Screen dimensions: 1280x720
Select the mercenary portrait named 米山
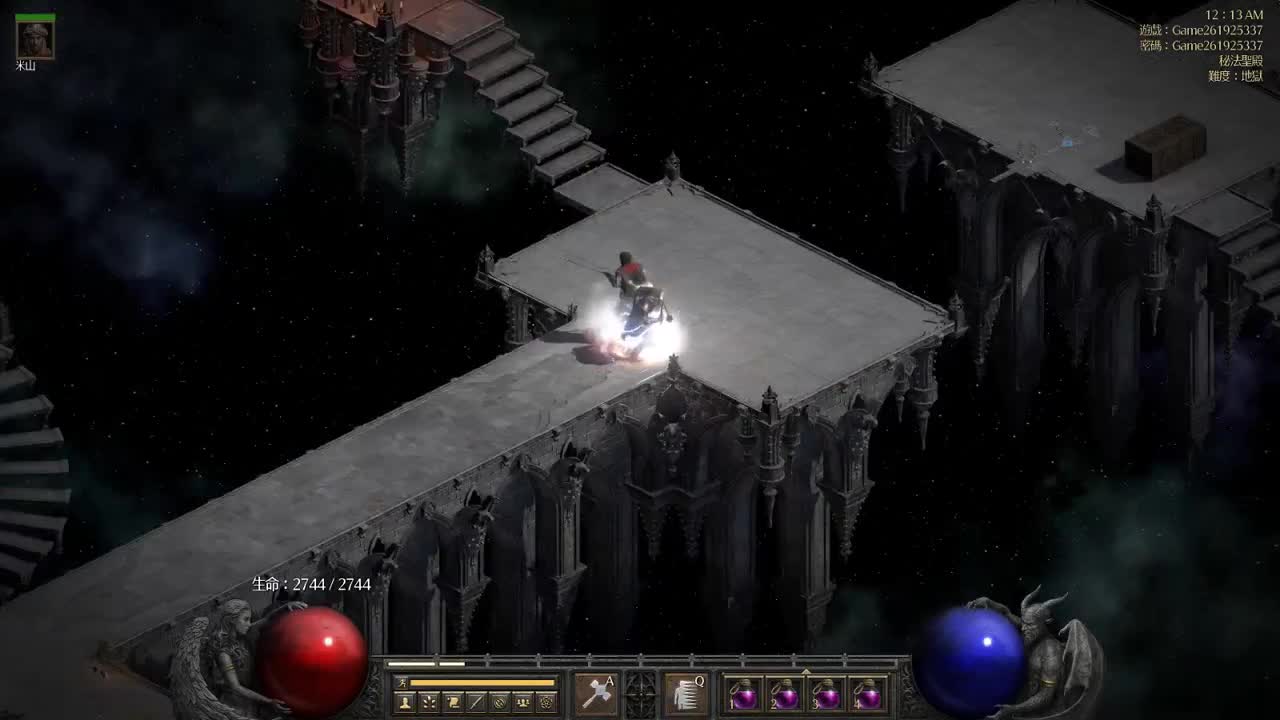35,40
